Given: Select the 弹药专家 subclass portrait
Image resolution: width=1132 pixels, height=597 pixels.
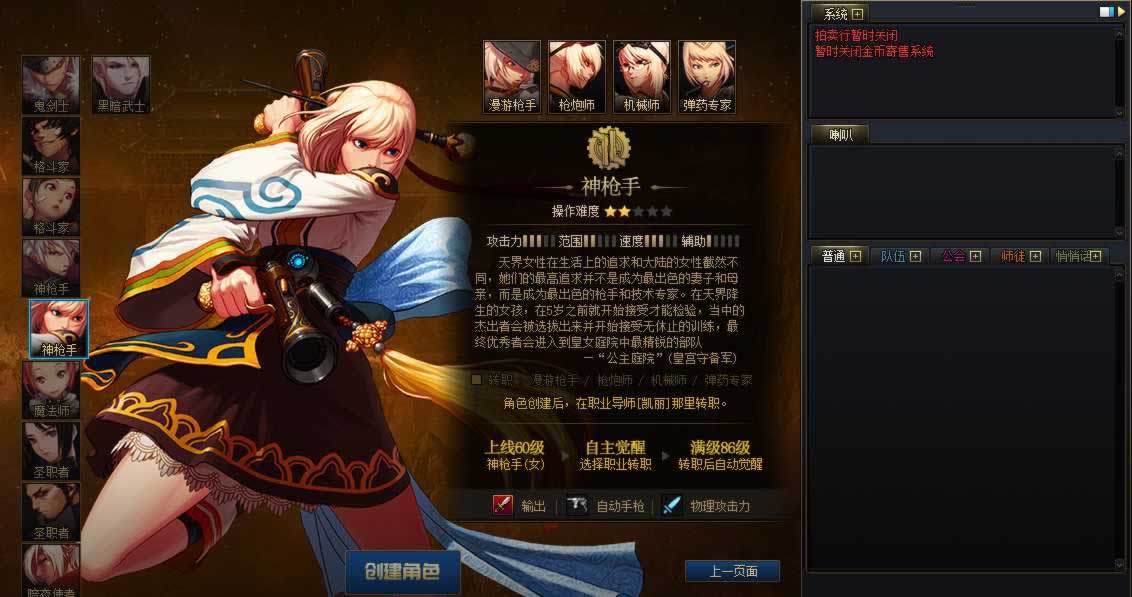Looking at the screenshot, I should click(x=707, y=76).
